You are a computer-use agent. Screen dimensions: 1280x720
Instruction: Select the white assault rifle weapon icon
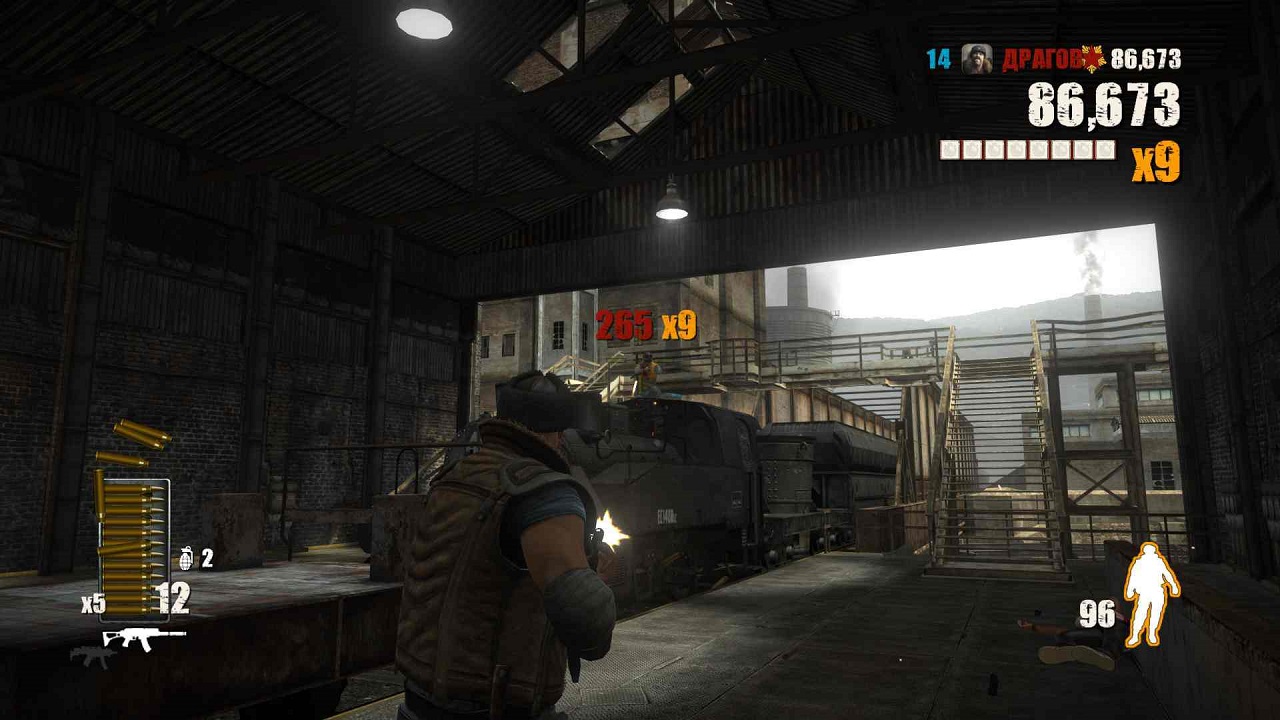tap(144, 637)
